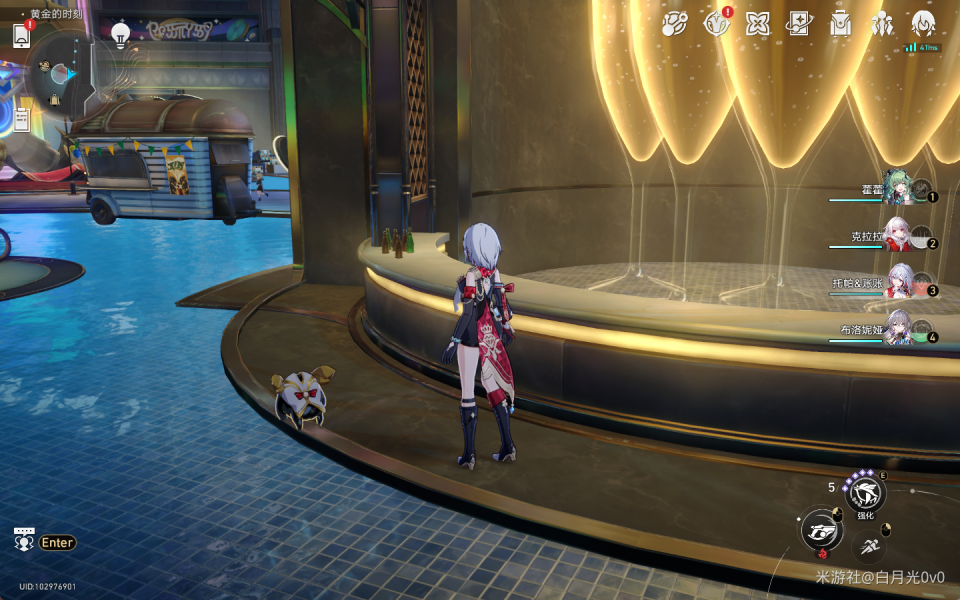Open the backpack inventory
This screenshot has width=960, height=600.
click(x=841, y=24)
